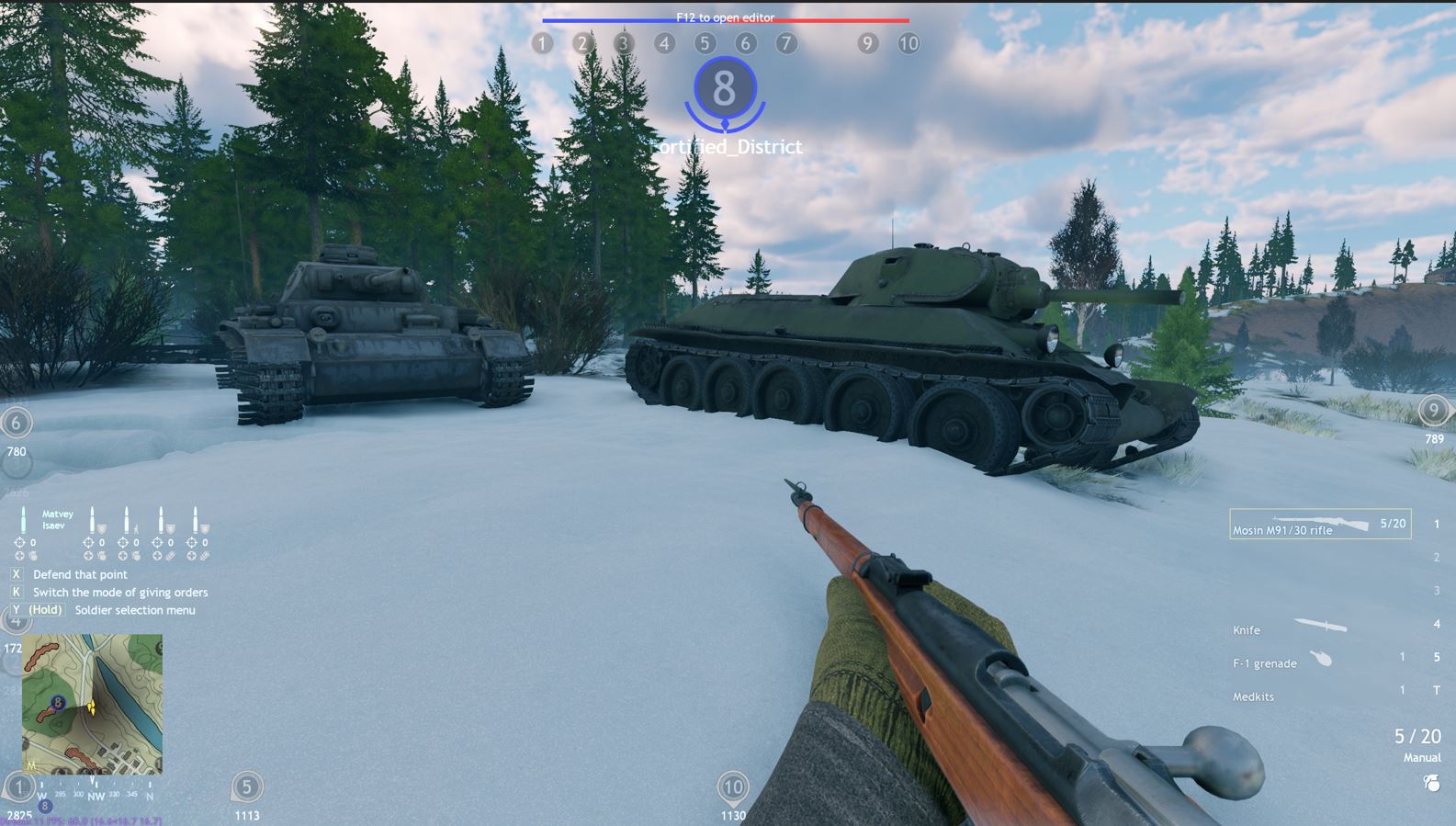Expand objective point 6 on the left
Image resolution: width=1456 pixels, height=826 pixels.
(15, 424)
